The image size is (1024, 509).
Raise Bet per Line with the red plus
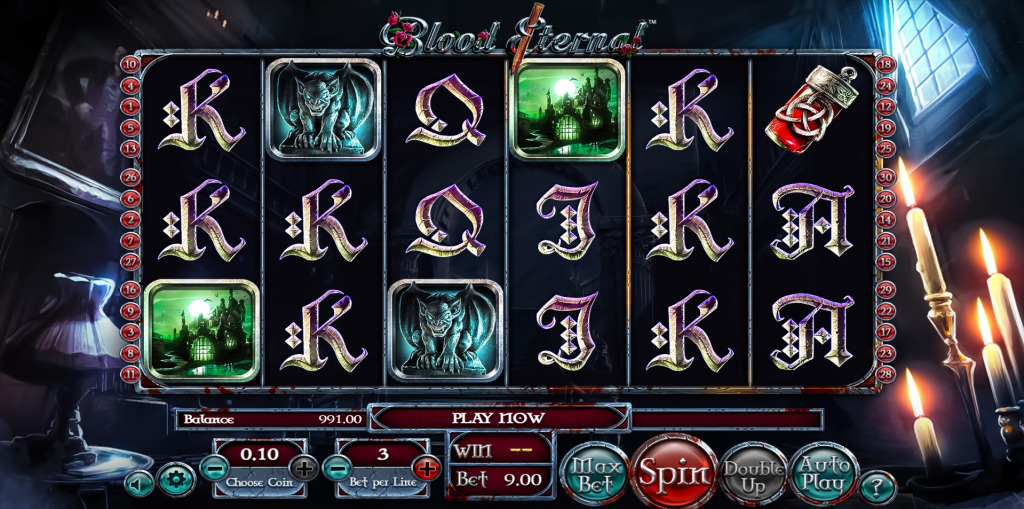[427, 466]
